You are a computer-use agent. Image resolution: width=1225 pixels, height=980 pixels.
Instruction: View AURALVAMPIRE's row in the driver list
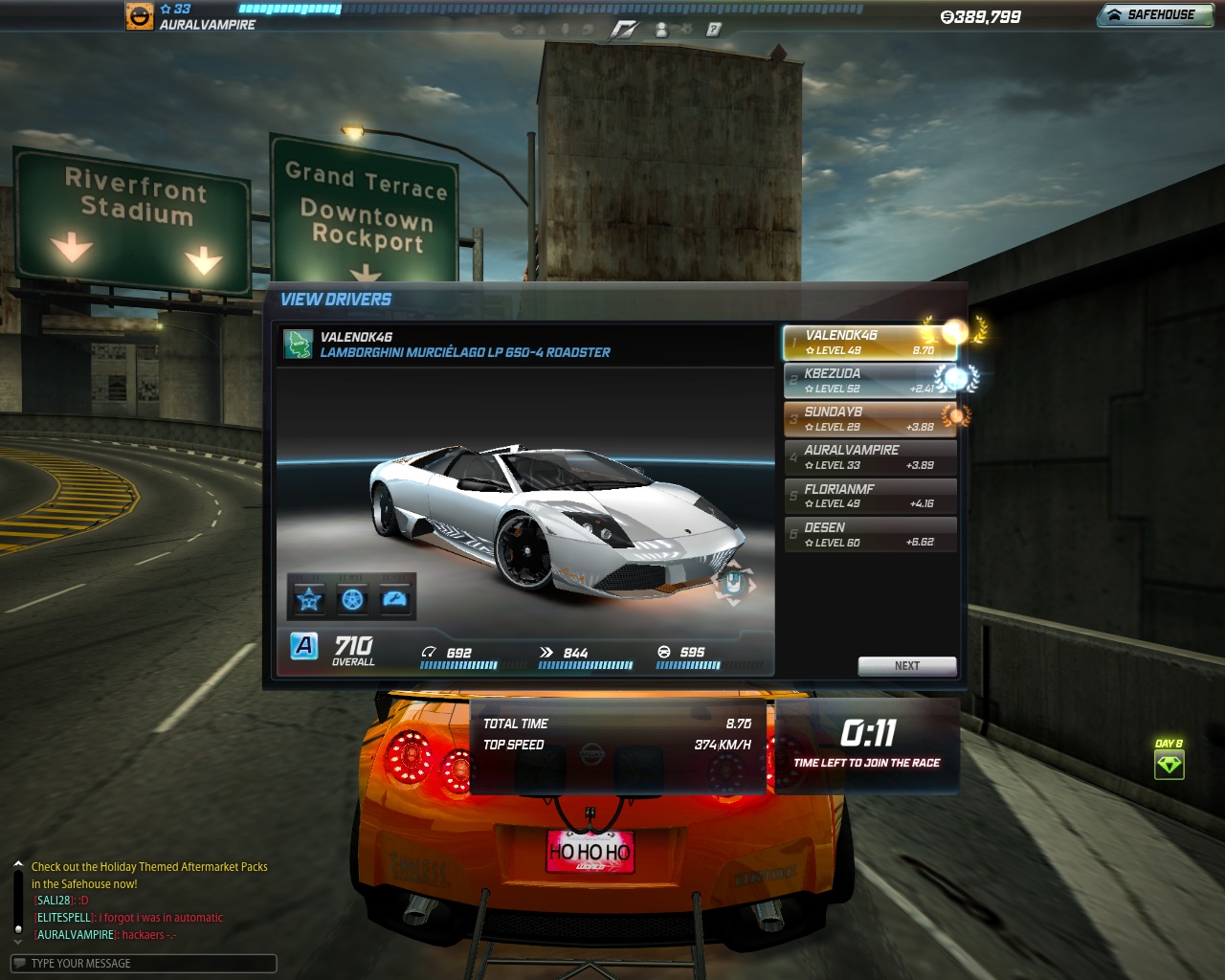point(869,457)
